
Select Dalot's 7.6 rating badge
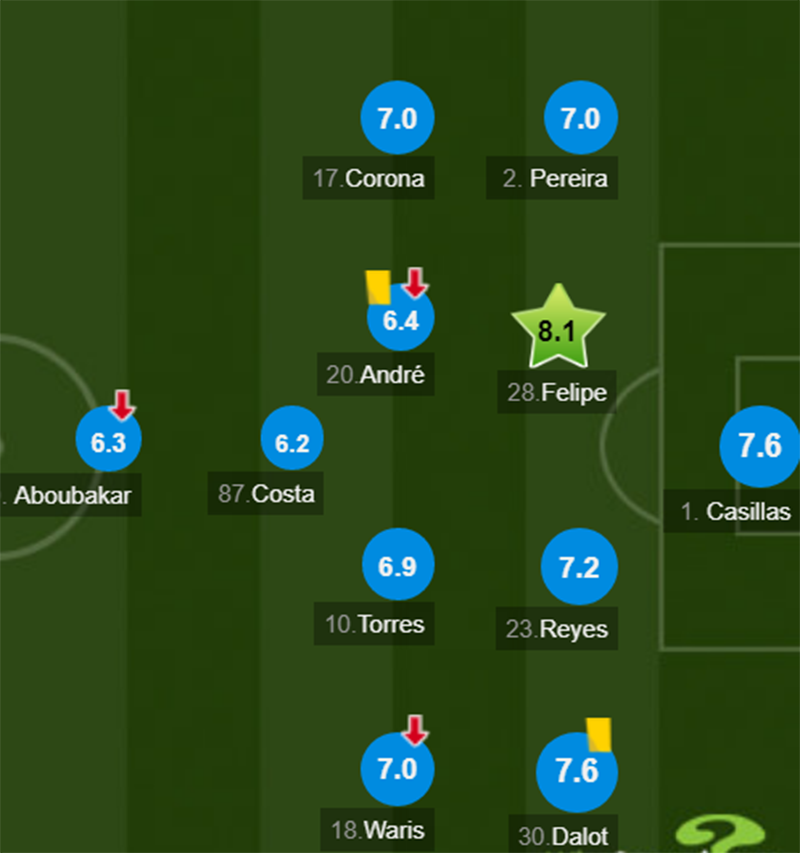click(576, 772)
